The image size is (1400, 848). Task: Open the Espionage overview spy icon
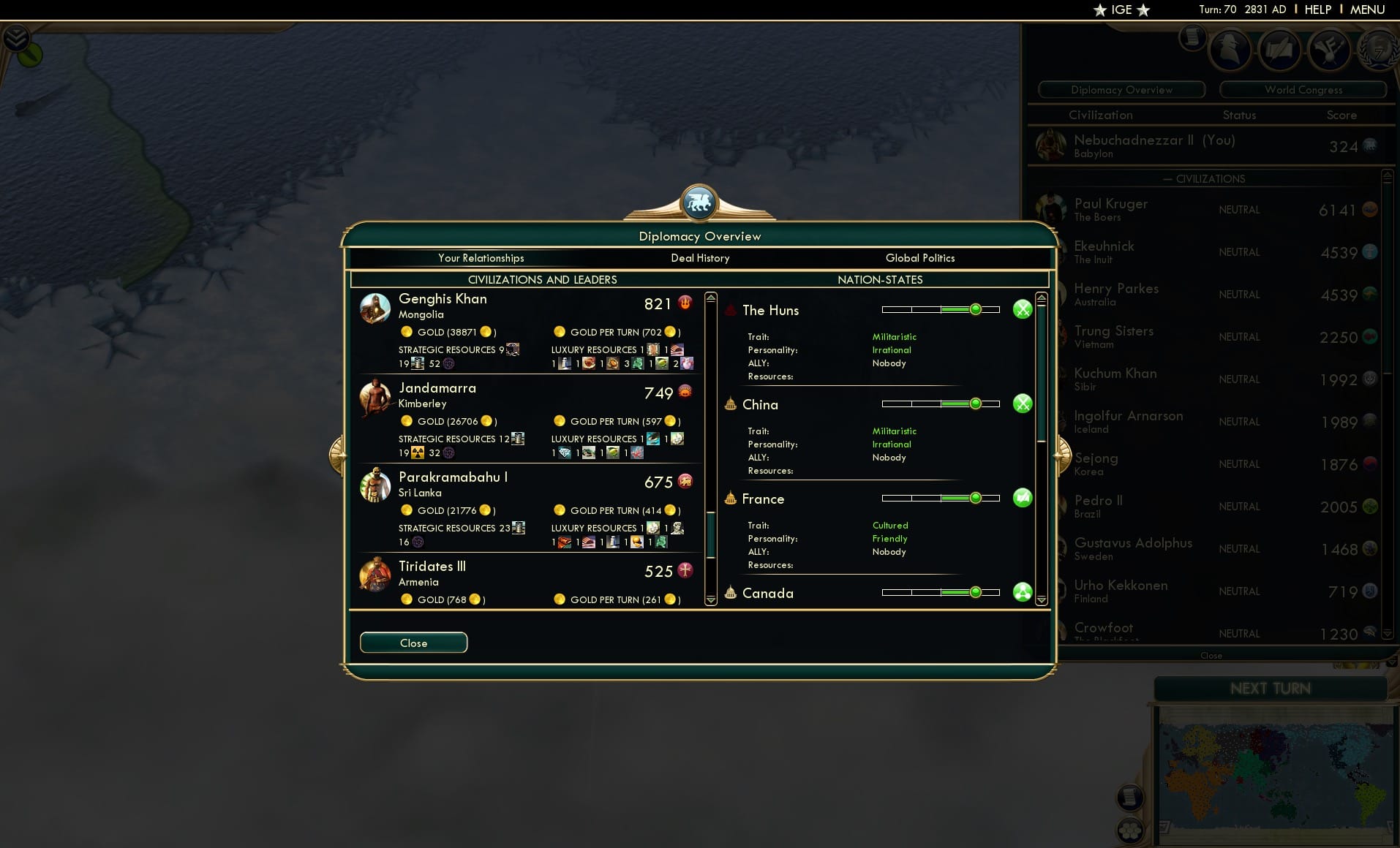[1230, 50]
